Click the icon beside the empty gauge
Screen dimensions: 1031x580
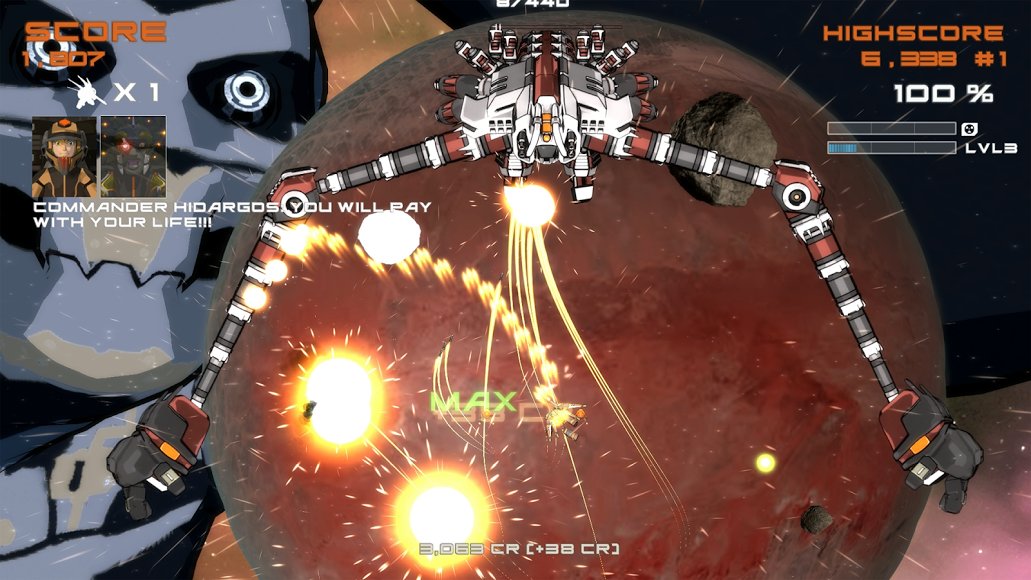(x=968, y=129)
